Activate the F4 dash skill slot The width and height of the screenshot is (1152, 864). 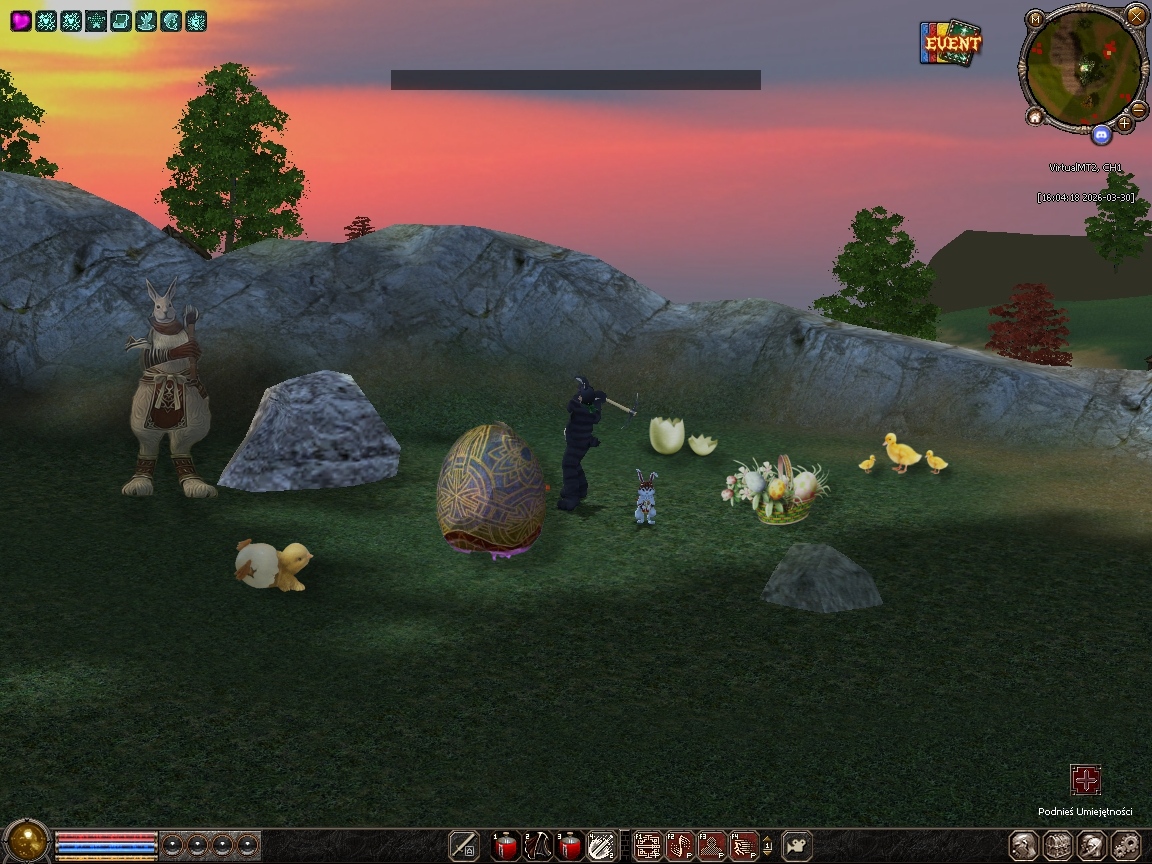[744, 846]
